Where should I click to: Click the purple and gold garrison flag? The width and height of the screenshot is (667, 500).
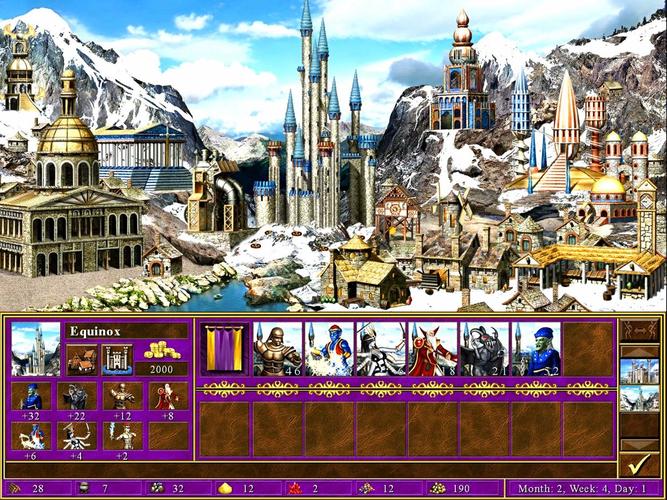point(223,348)
